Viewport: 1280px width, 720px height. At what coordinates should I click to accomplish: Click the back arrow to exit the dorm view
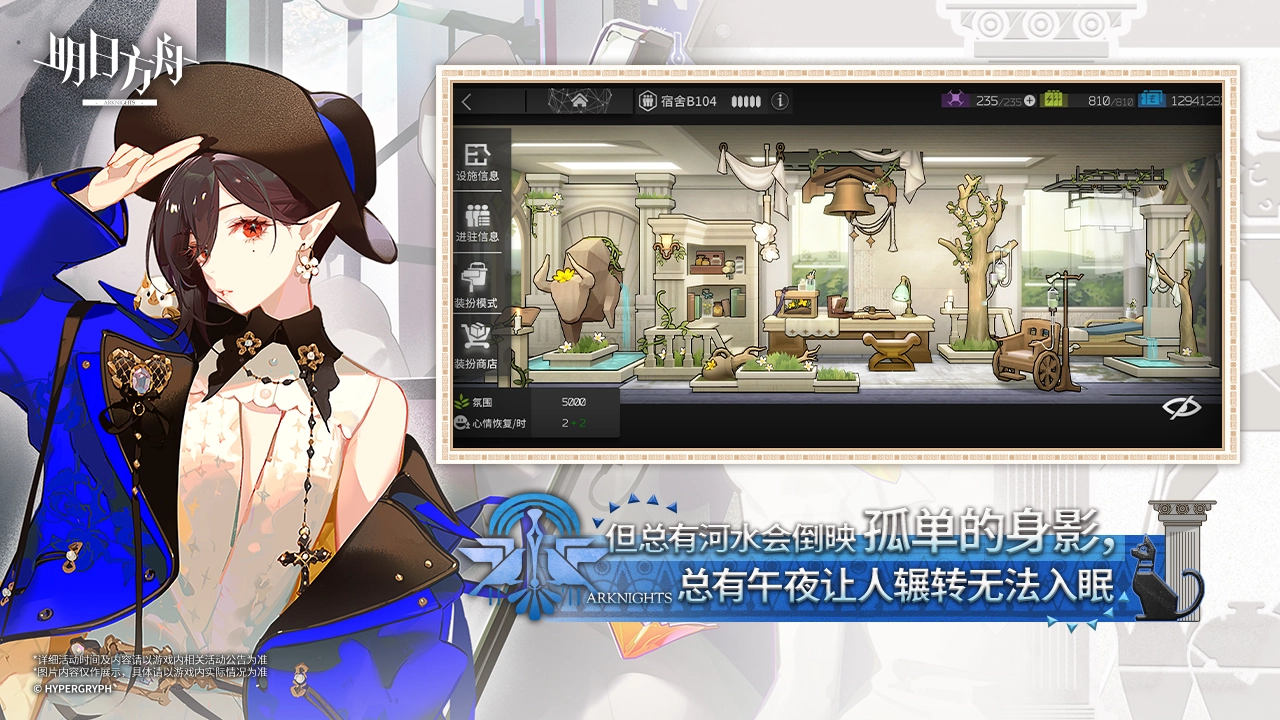point(465,101)
